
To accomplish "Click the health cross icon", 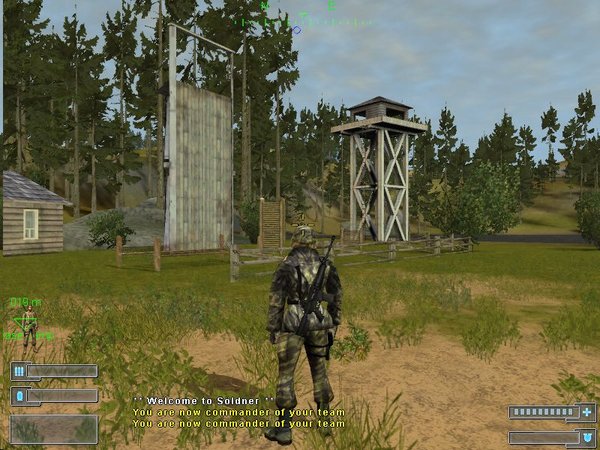I will click(x=587, y=412).
